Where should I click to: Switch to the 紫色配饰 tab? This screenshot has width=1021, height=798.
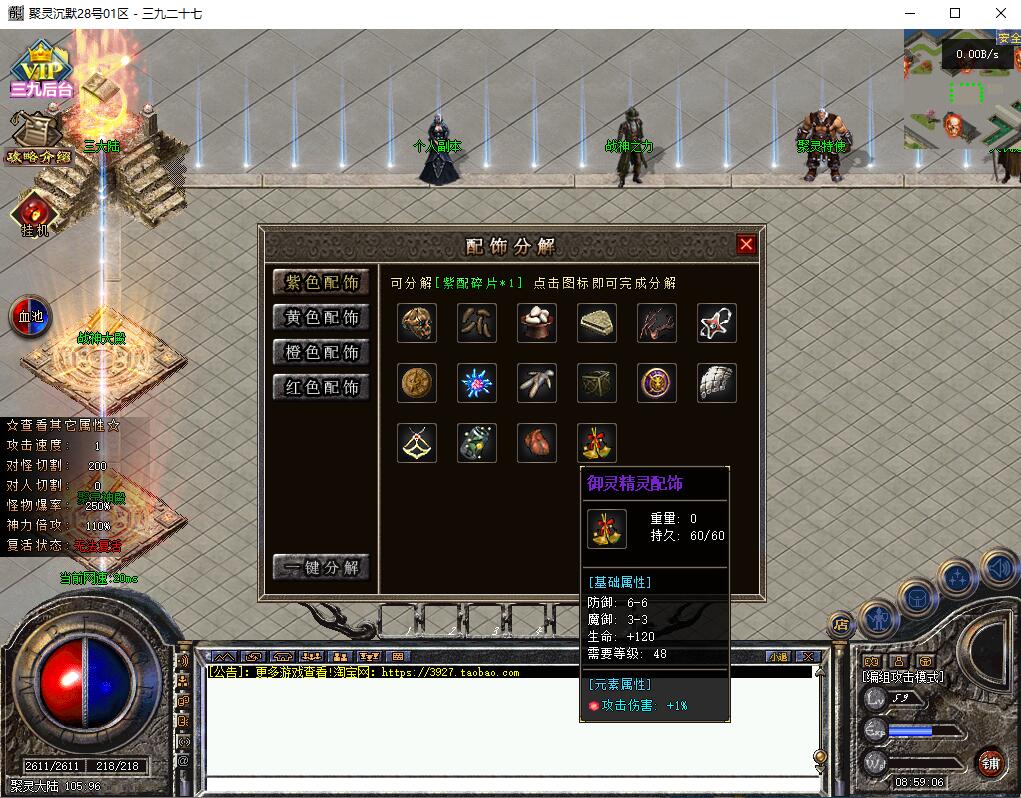coord(322,283)
